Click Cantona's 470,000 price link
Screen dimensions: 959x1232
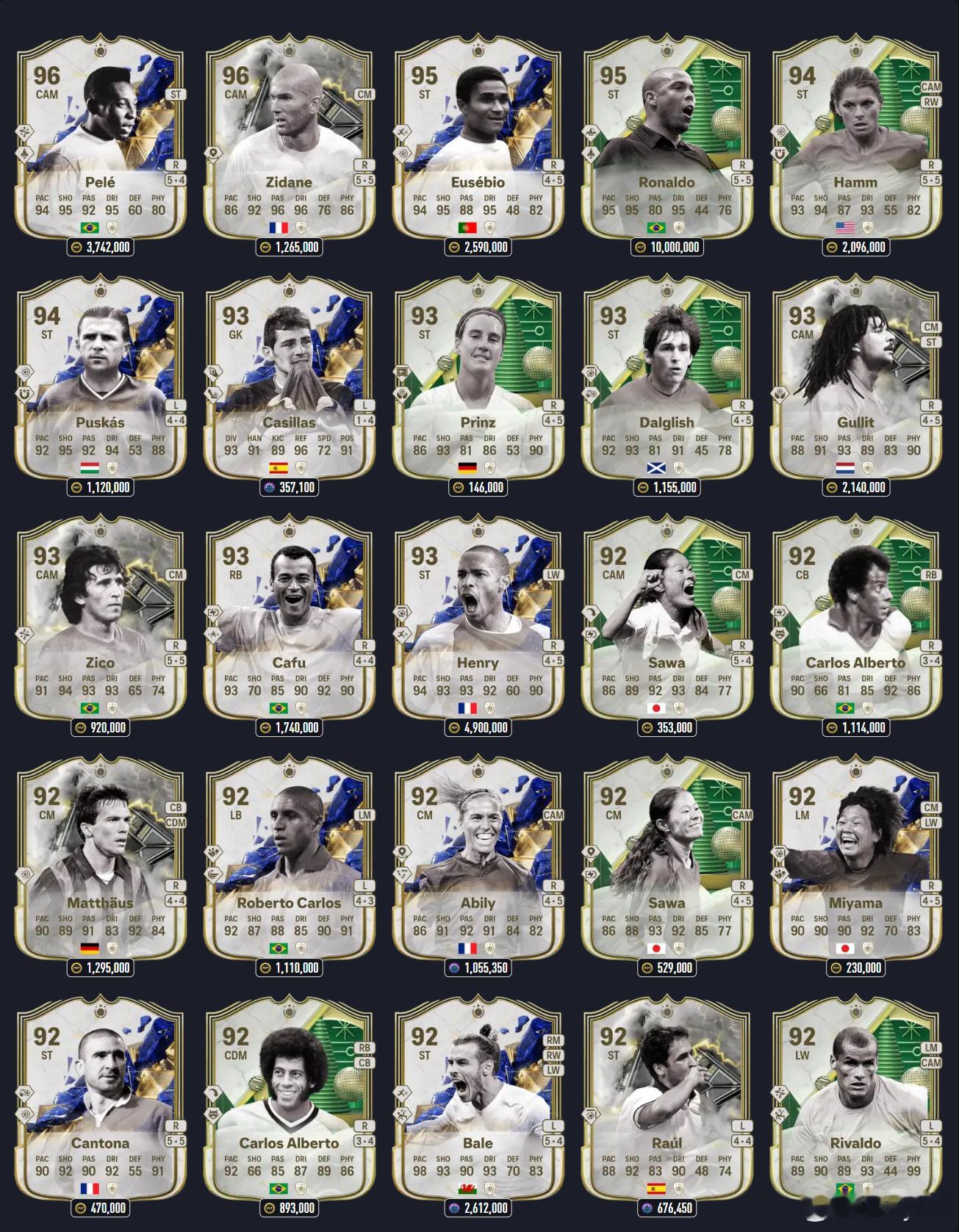point(99,1208)
